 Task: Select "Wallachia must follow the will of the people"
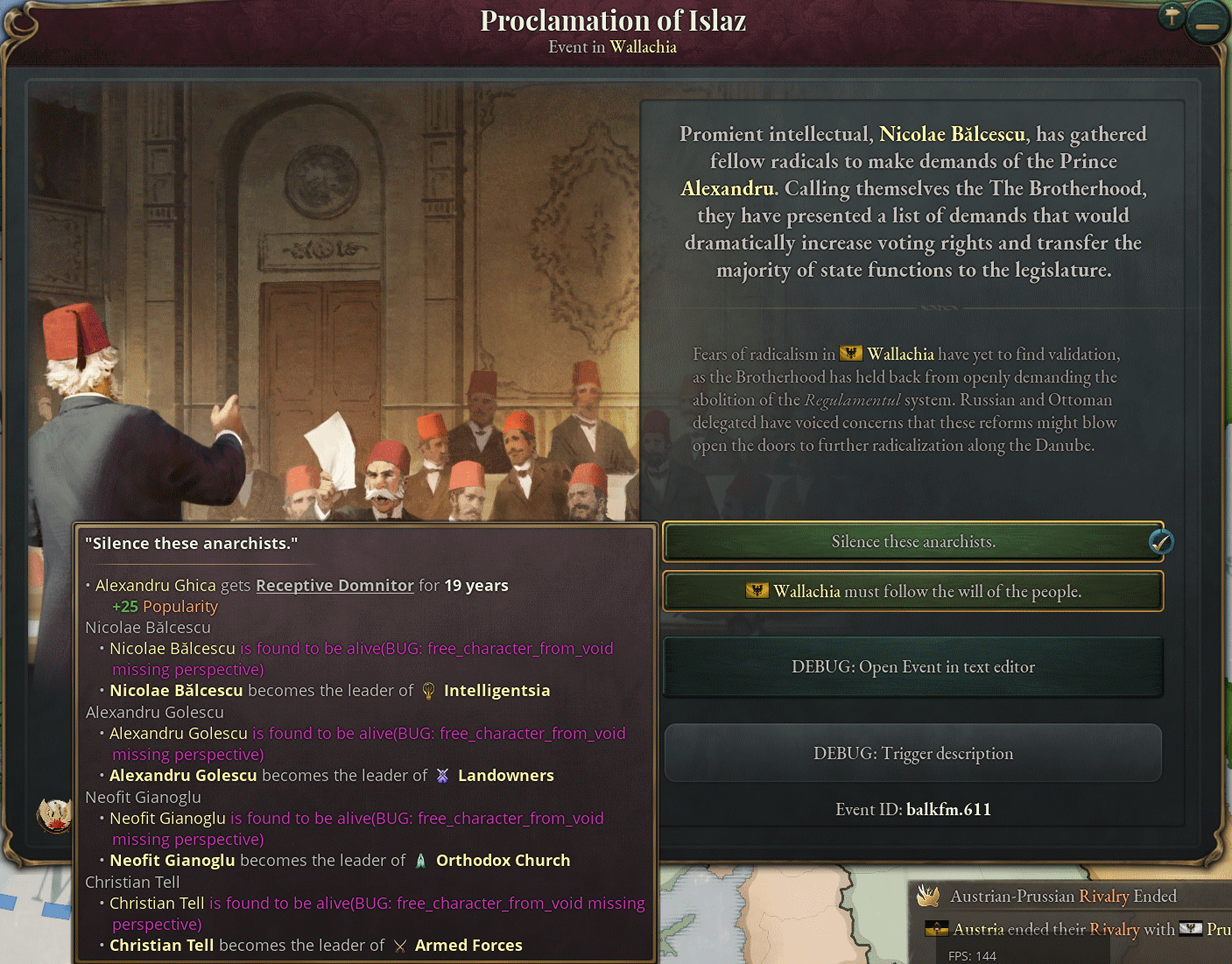(913, 591)
